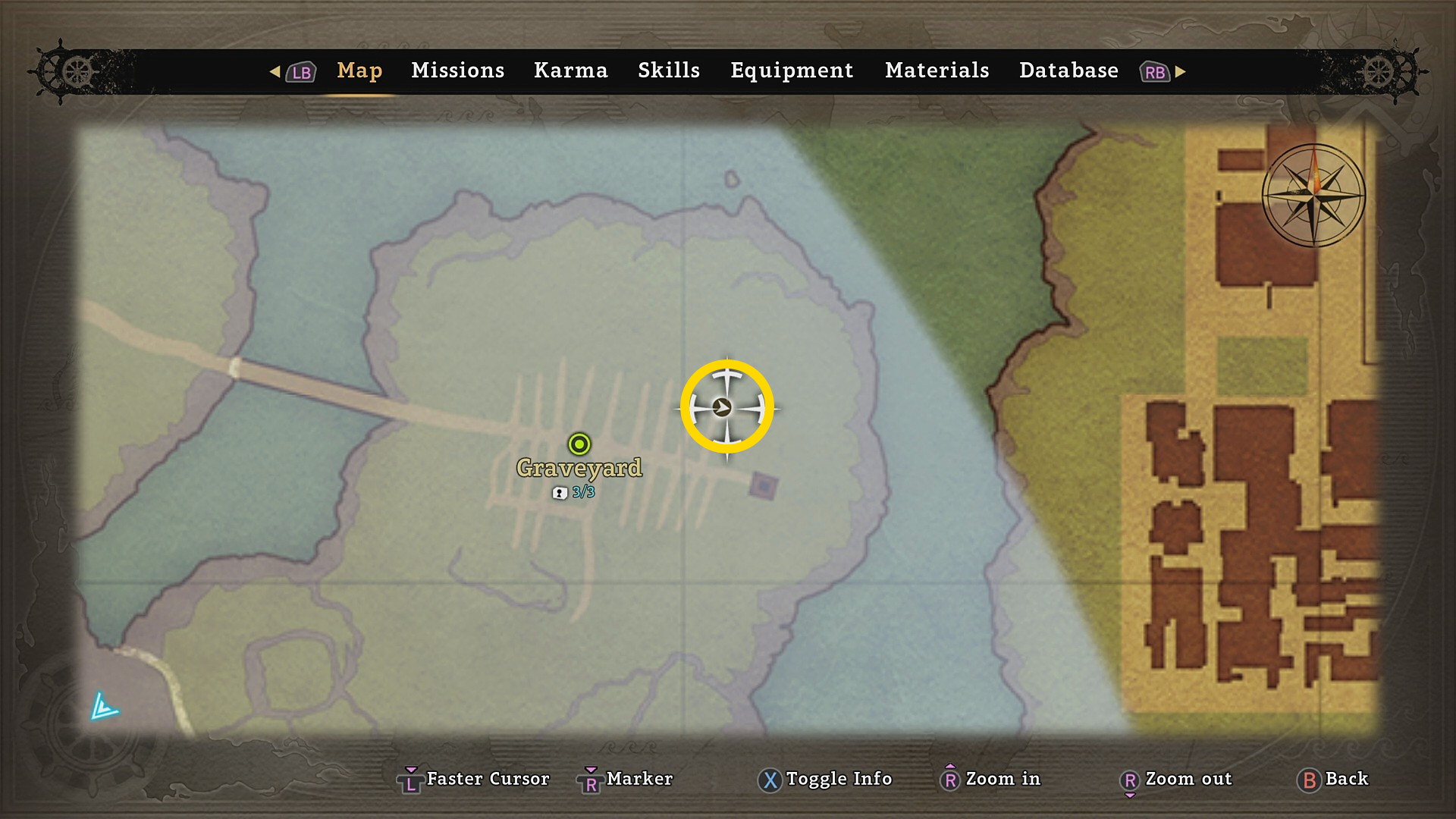Switch to the Database tab
The image size is (1456, 819).
1068,71
